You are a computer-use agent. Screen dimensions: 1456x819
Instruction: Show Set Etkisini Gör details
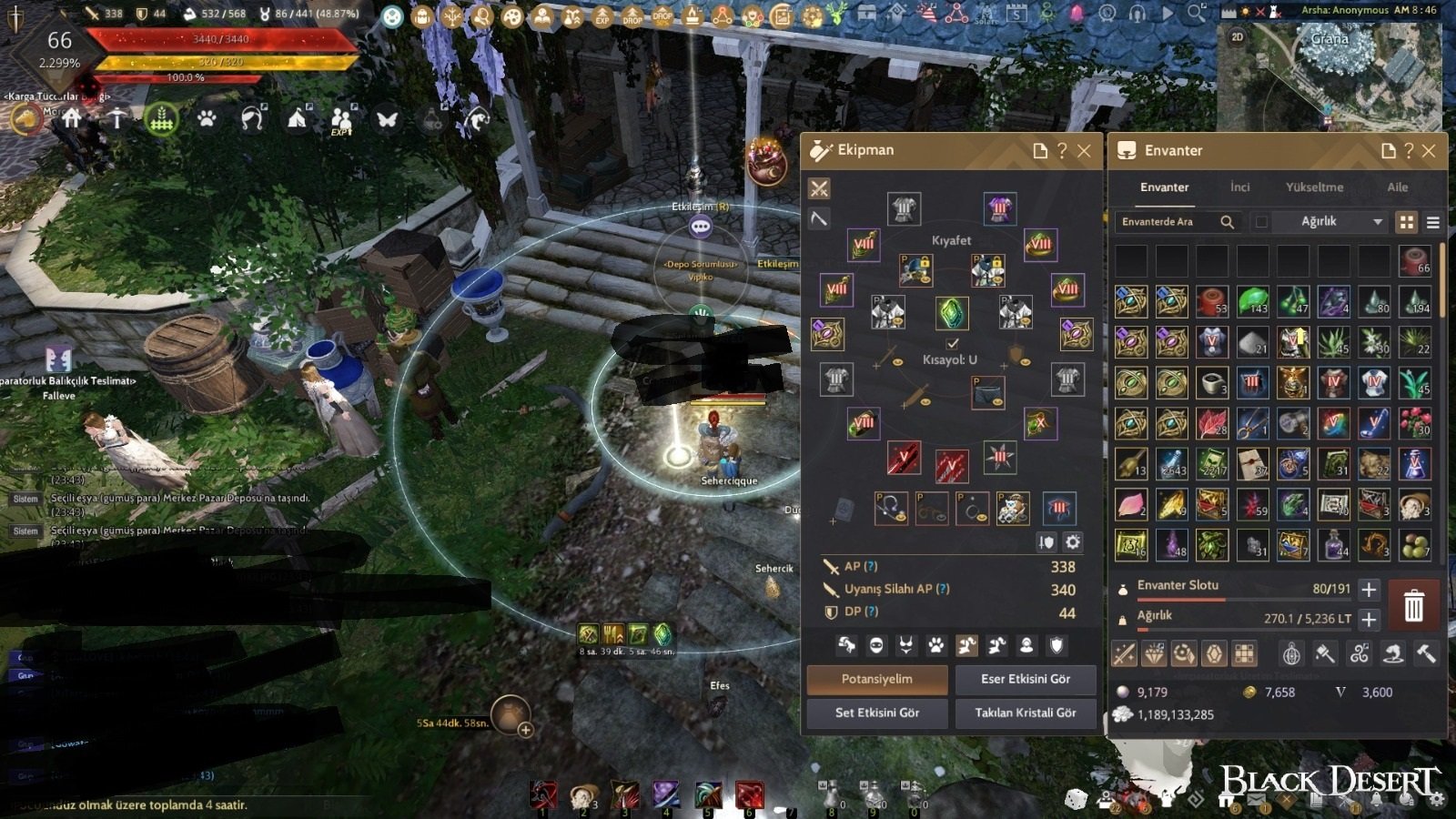click(x=876, y=713)
